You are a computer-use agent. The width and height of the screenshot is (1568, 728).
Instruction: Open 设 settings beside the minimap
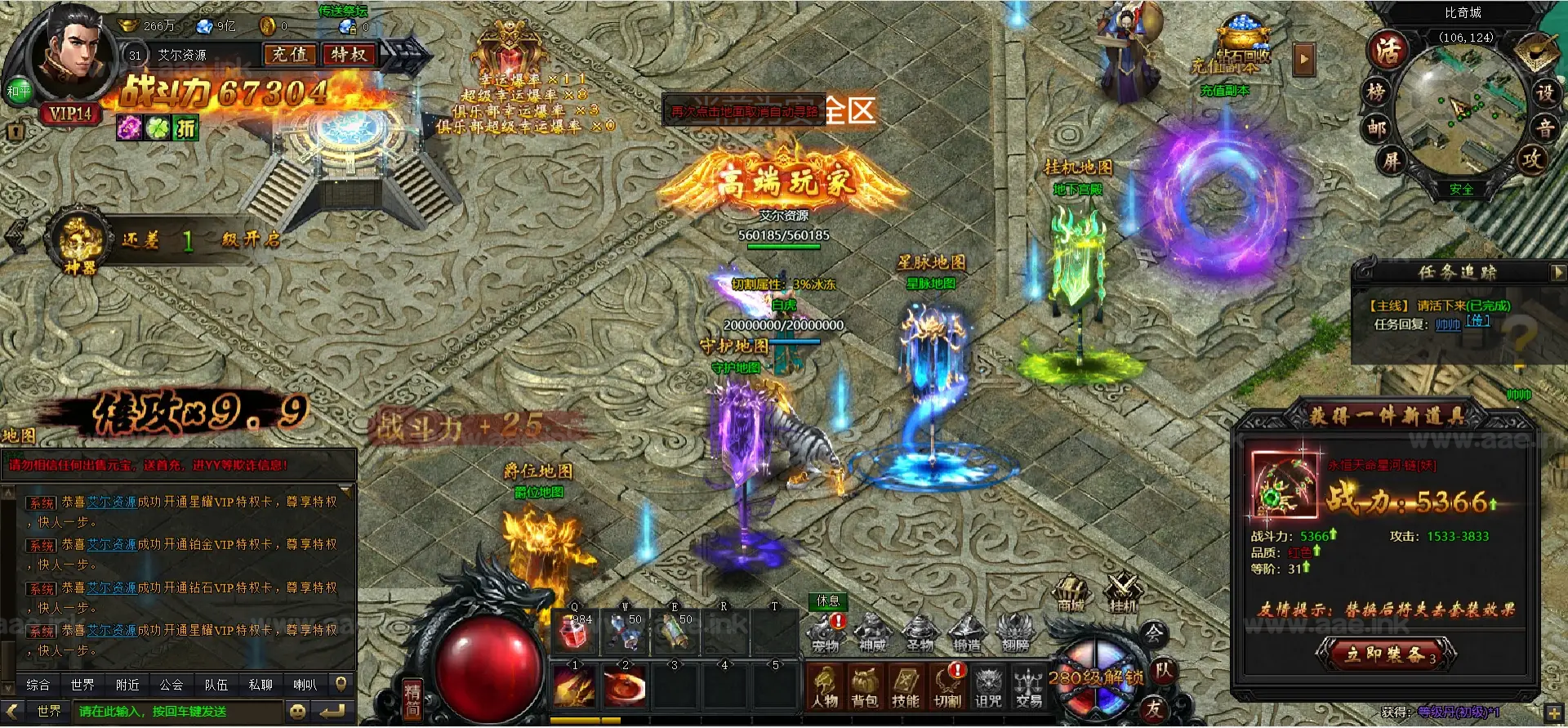pyautogui.click(x=1544, y=92)
